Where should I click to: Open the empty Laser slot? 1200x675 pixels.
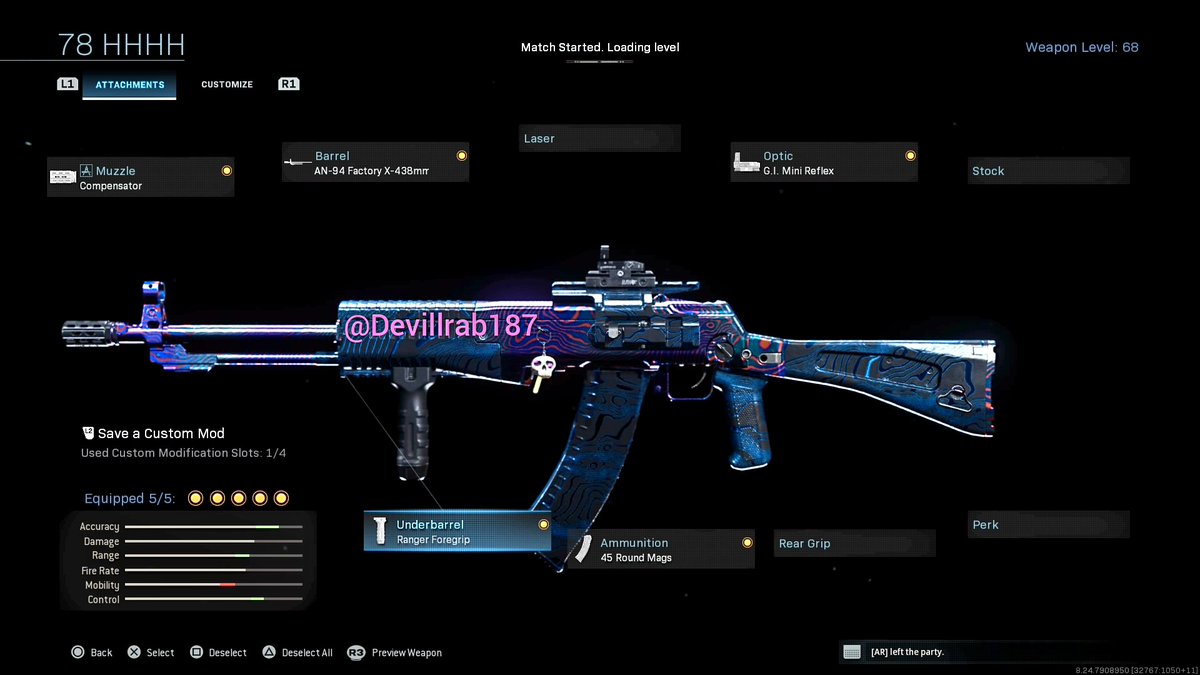(600, 139)
